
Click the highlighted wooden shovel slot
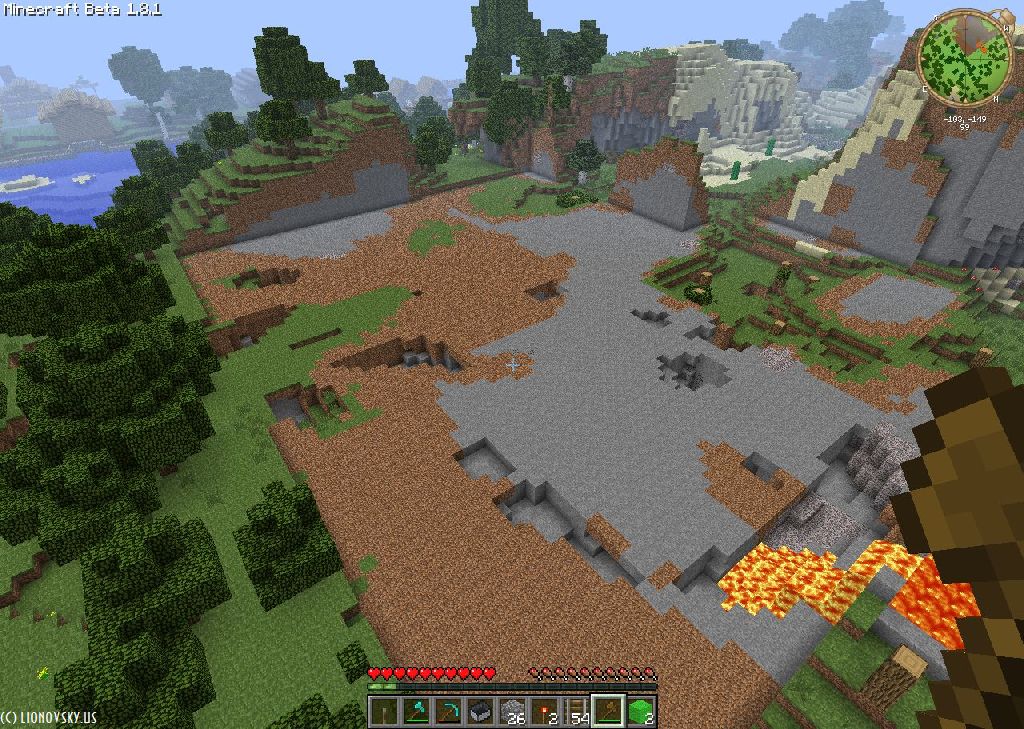tap(608, 711)
